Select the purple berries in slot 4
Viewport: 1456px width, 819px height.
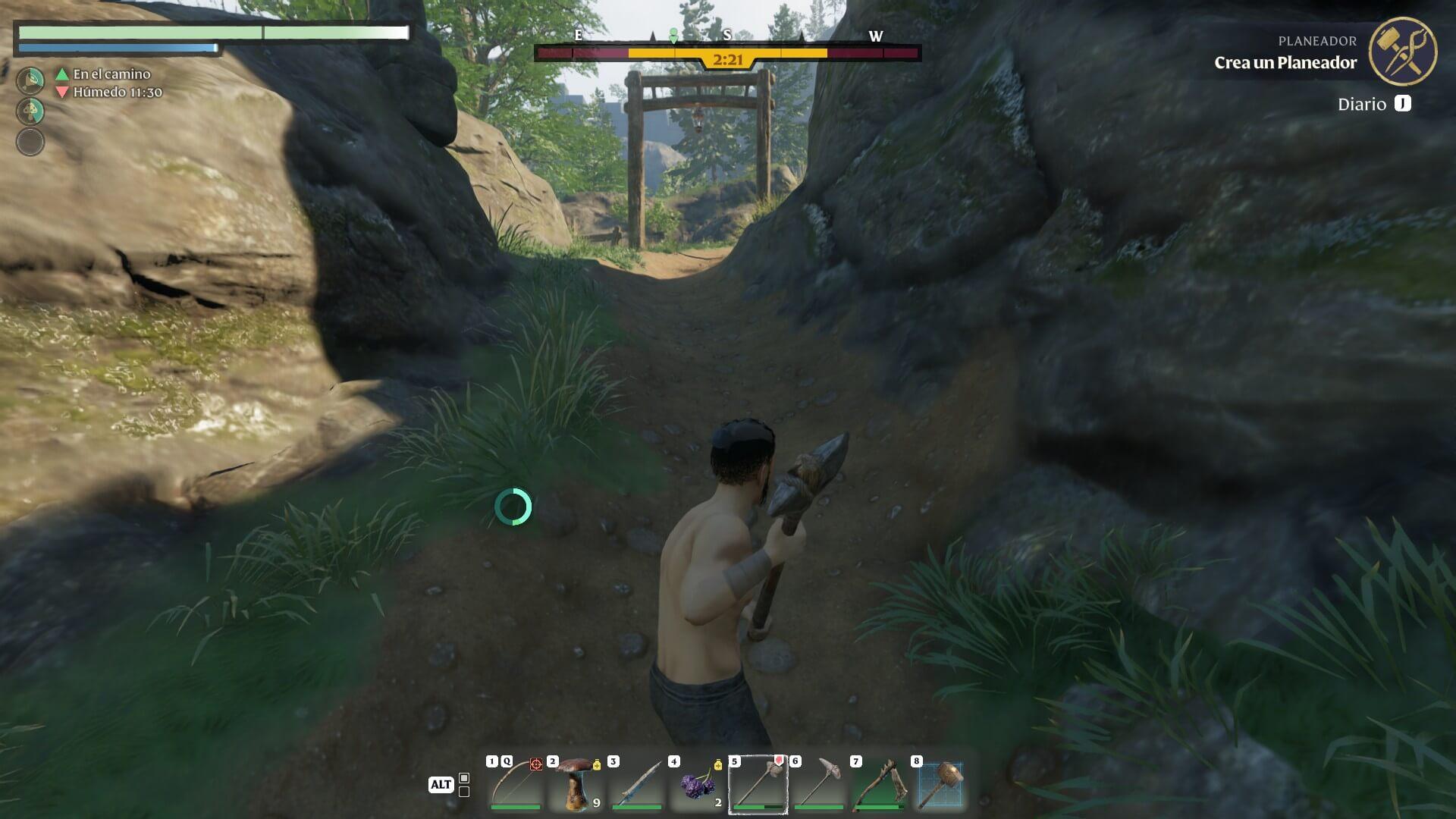click(697, 784)
